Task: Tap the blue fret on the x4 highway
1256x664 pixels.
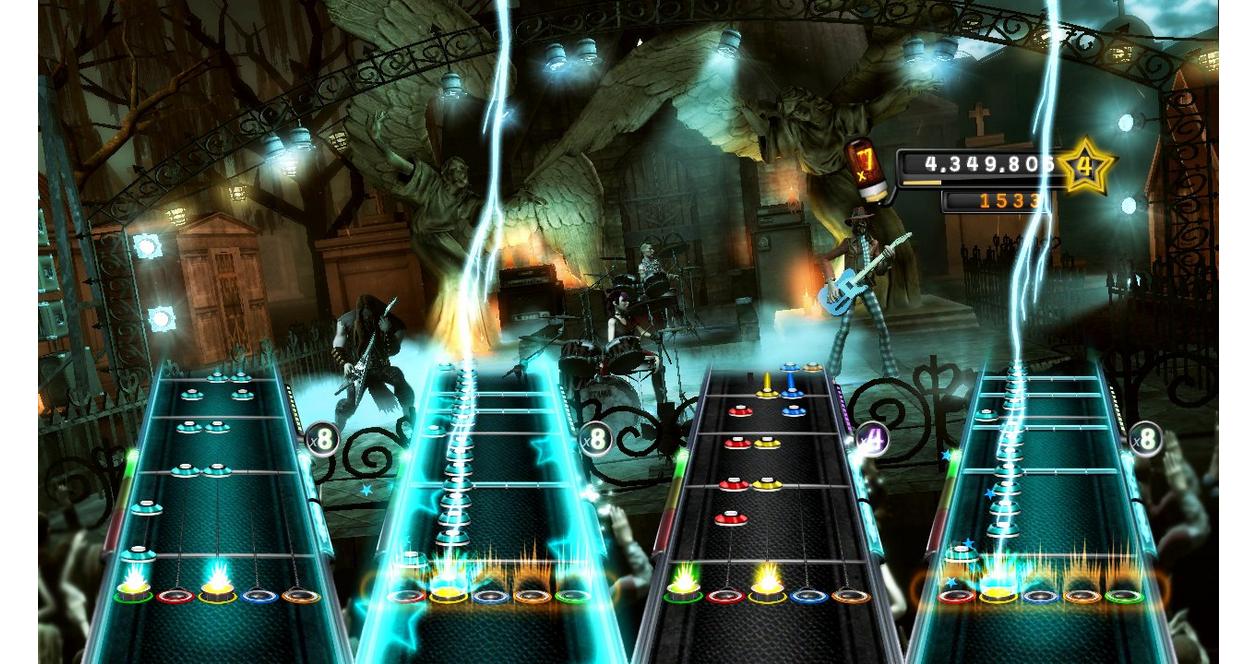Action: click(x=808, y=596)
